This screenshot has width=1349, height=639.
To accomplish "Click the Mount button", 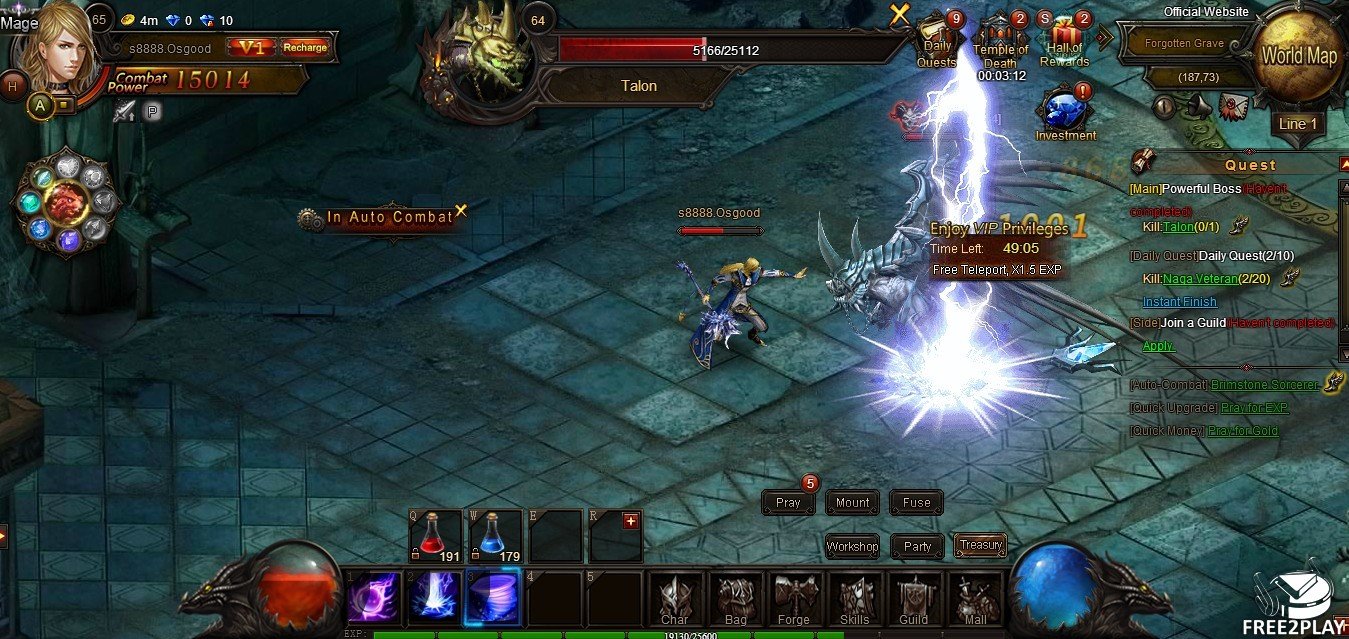I will point(852,503).
